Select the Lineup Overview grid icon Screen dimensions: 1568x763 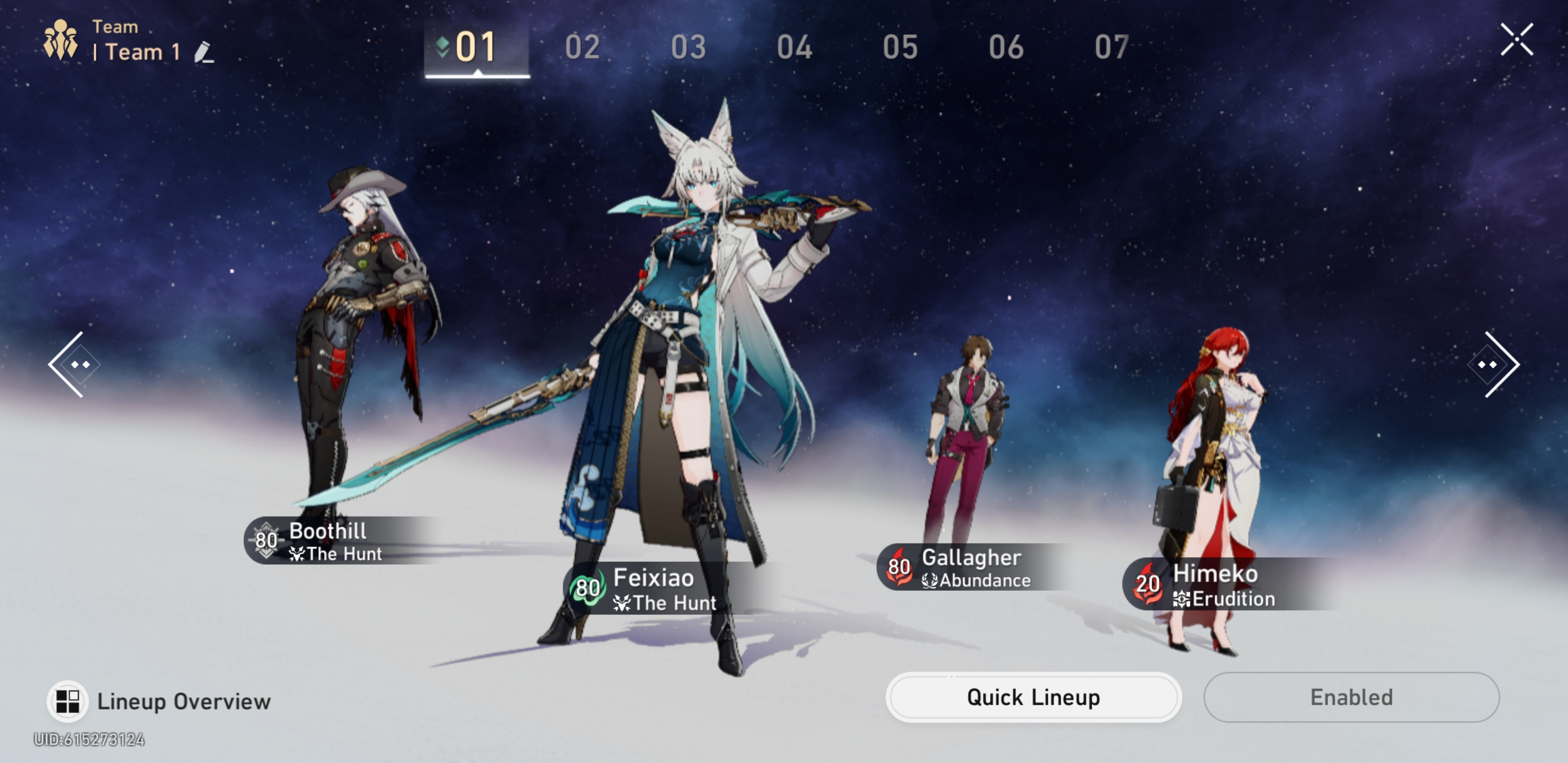(x=68, y=700)
